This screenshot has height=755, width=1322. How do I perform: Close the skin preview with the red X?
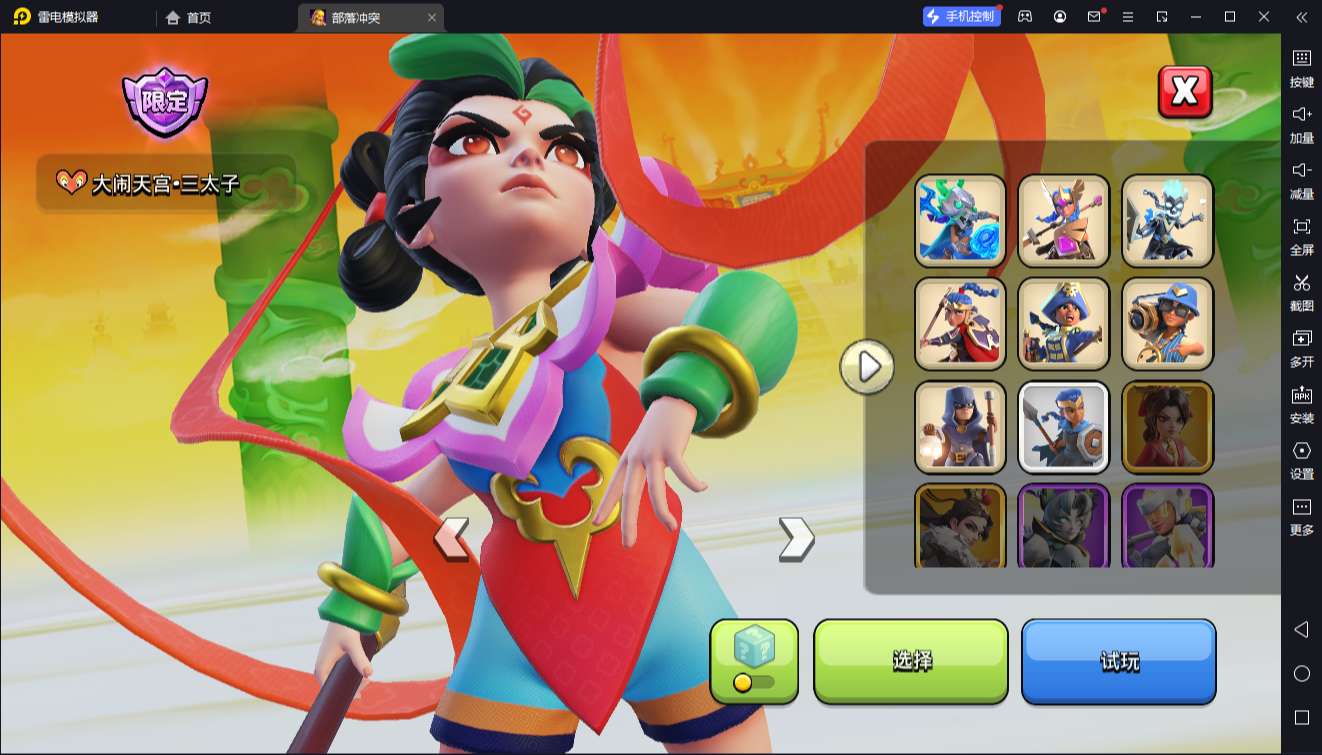[x=1184, y=92]
